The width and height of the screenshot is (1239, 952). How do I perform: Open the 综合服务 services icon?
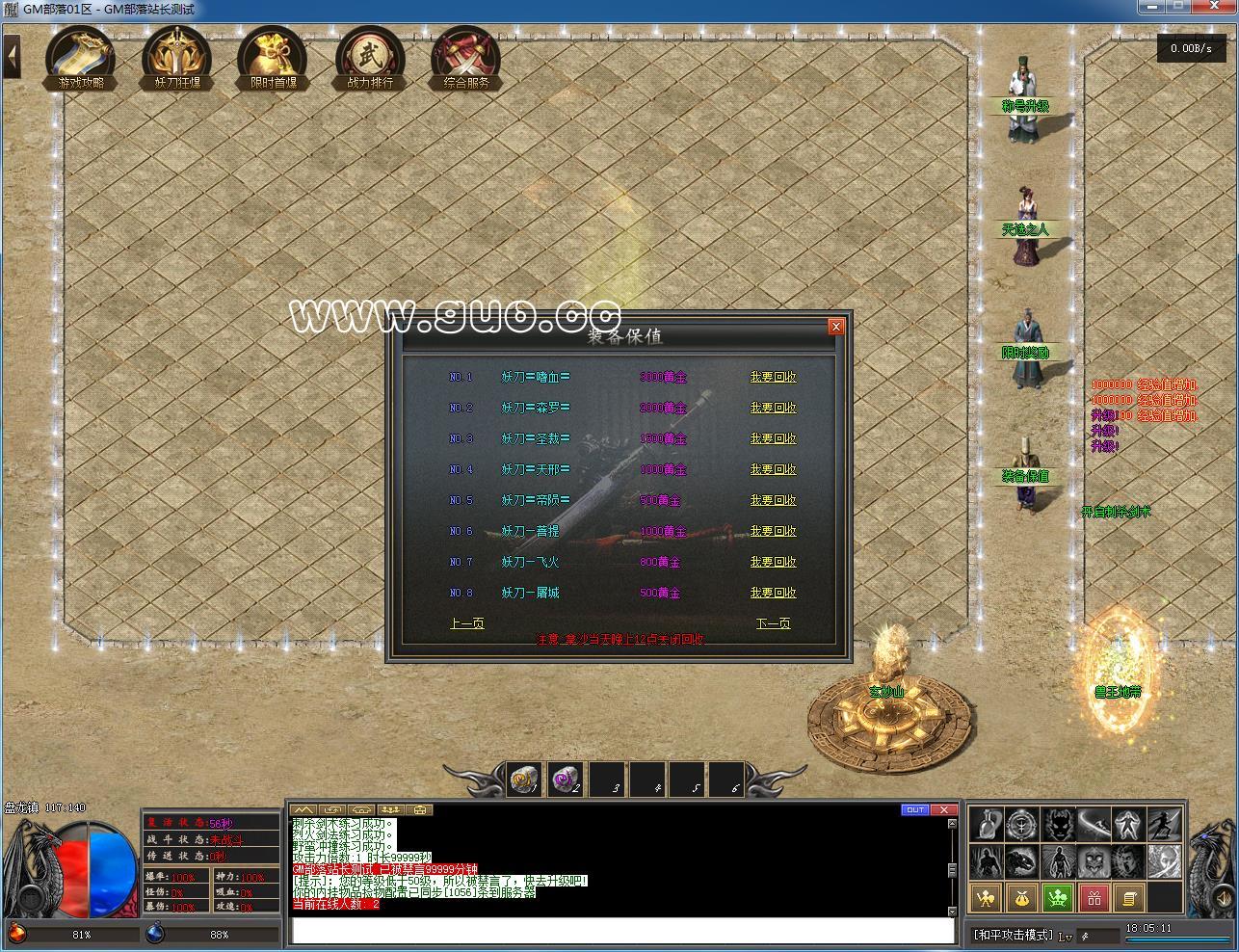pyautogui.click(x=466, y=58)
